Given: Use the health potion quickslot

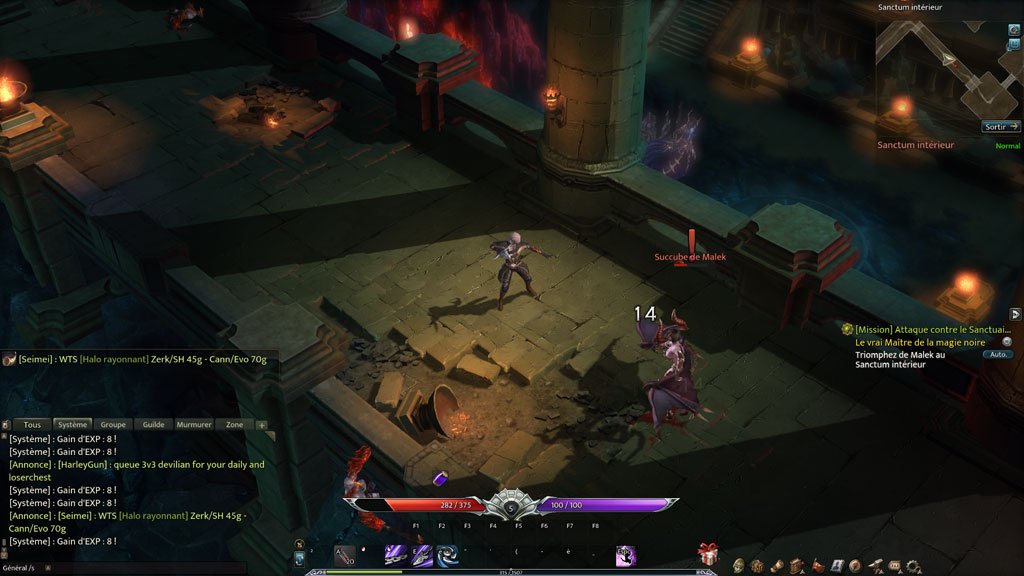Looking at the screenshot, I should [x=344, y=556].
